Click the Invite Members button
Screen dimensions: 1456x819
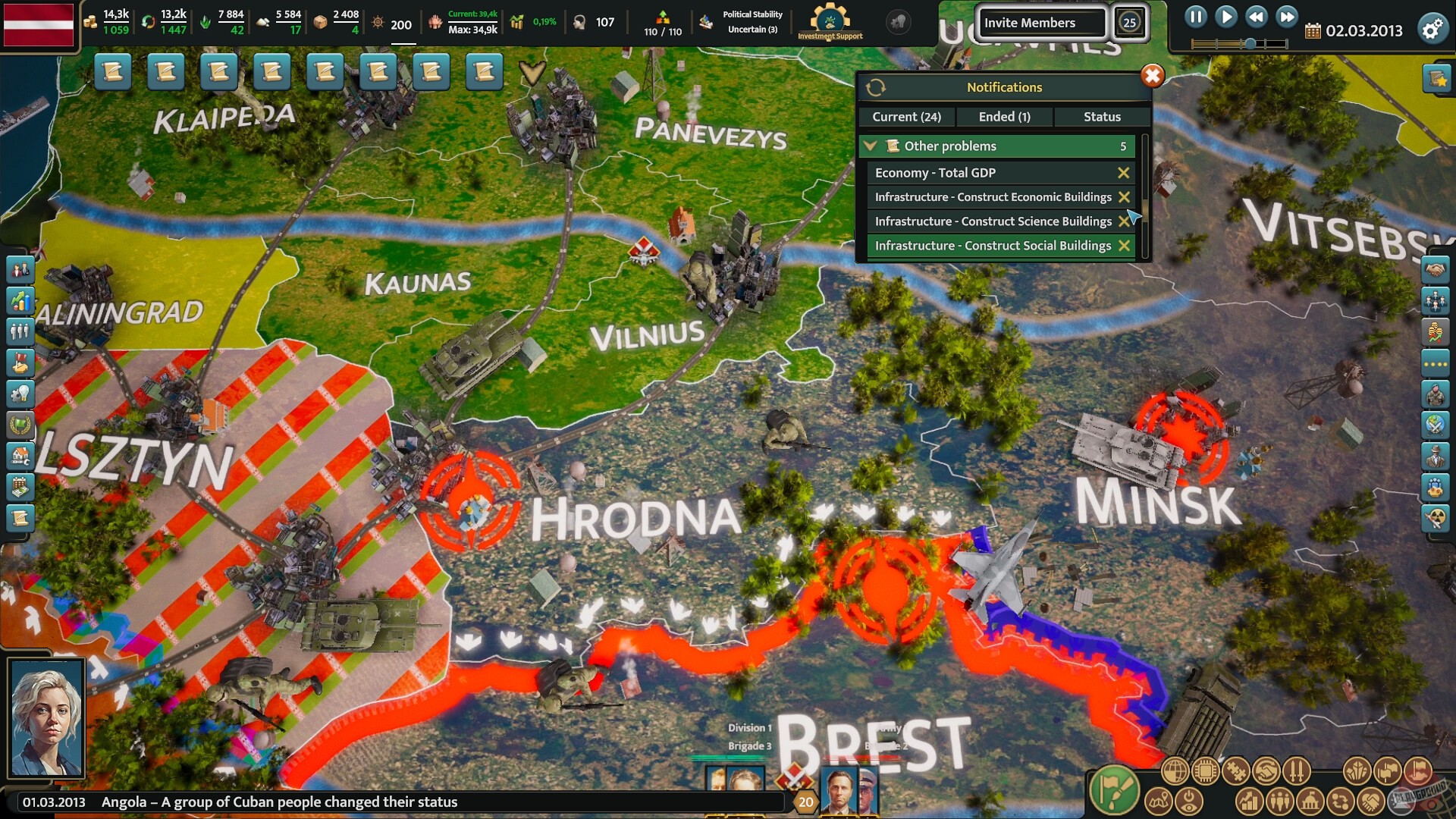(x=1041, y=23)
